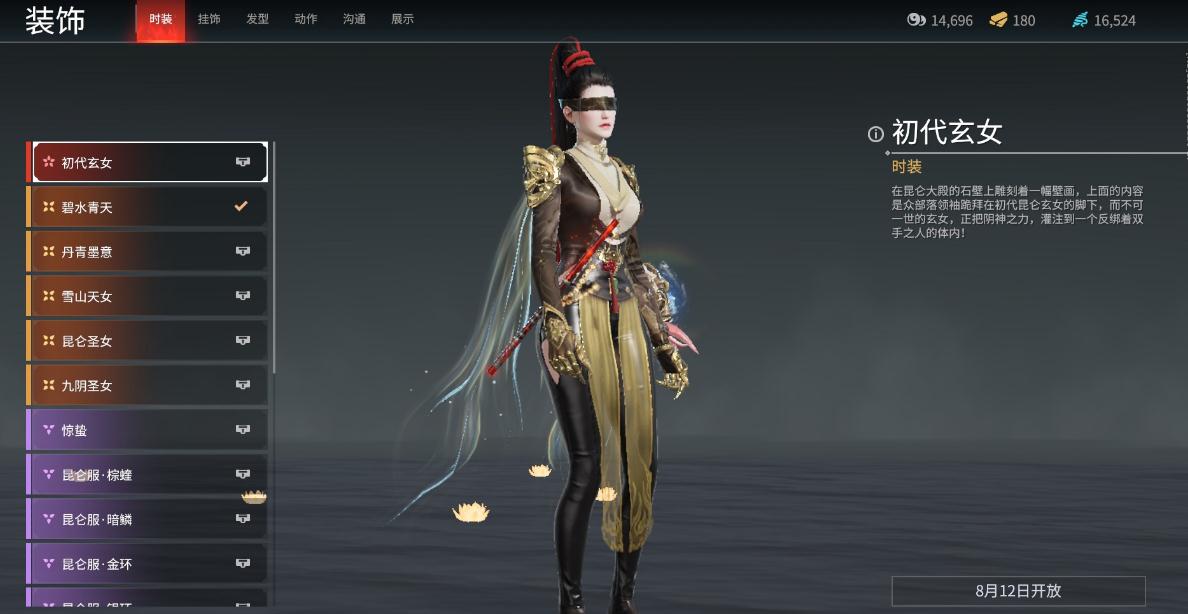Image resolution: width=1188 pixels, height=614 pixels.
Task: Select the 昆仑服·棕蝰 outfit
Action: click(148, 474)
